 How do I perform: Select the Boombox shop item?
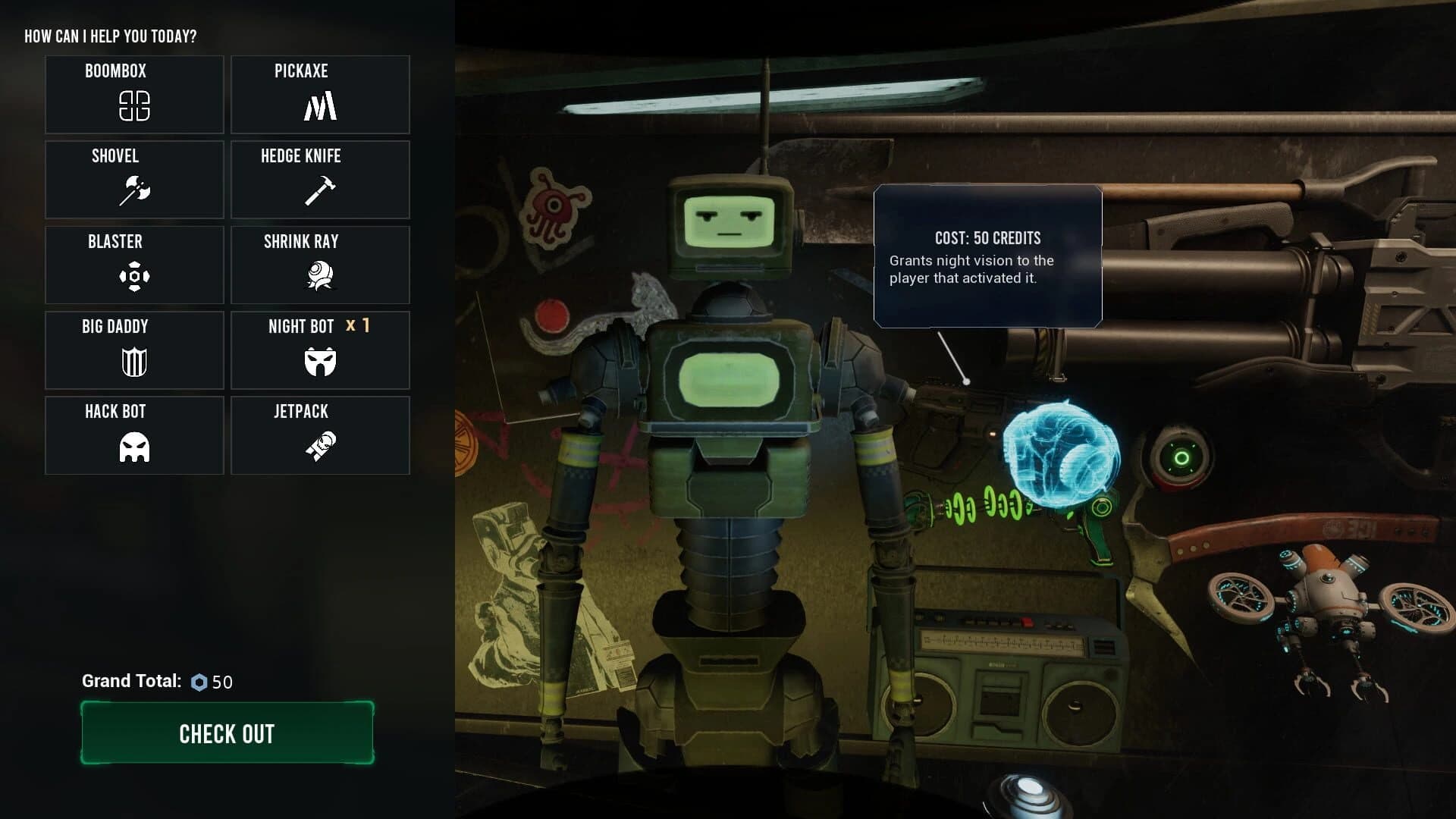click(x=133, y=94)
